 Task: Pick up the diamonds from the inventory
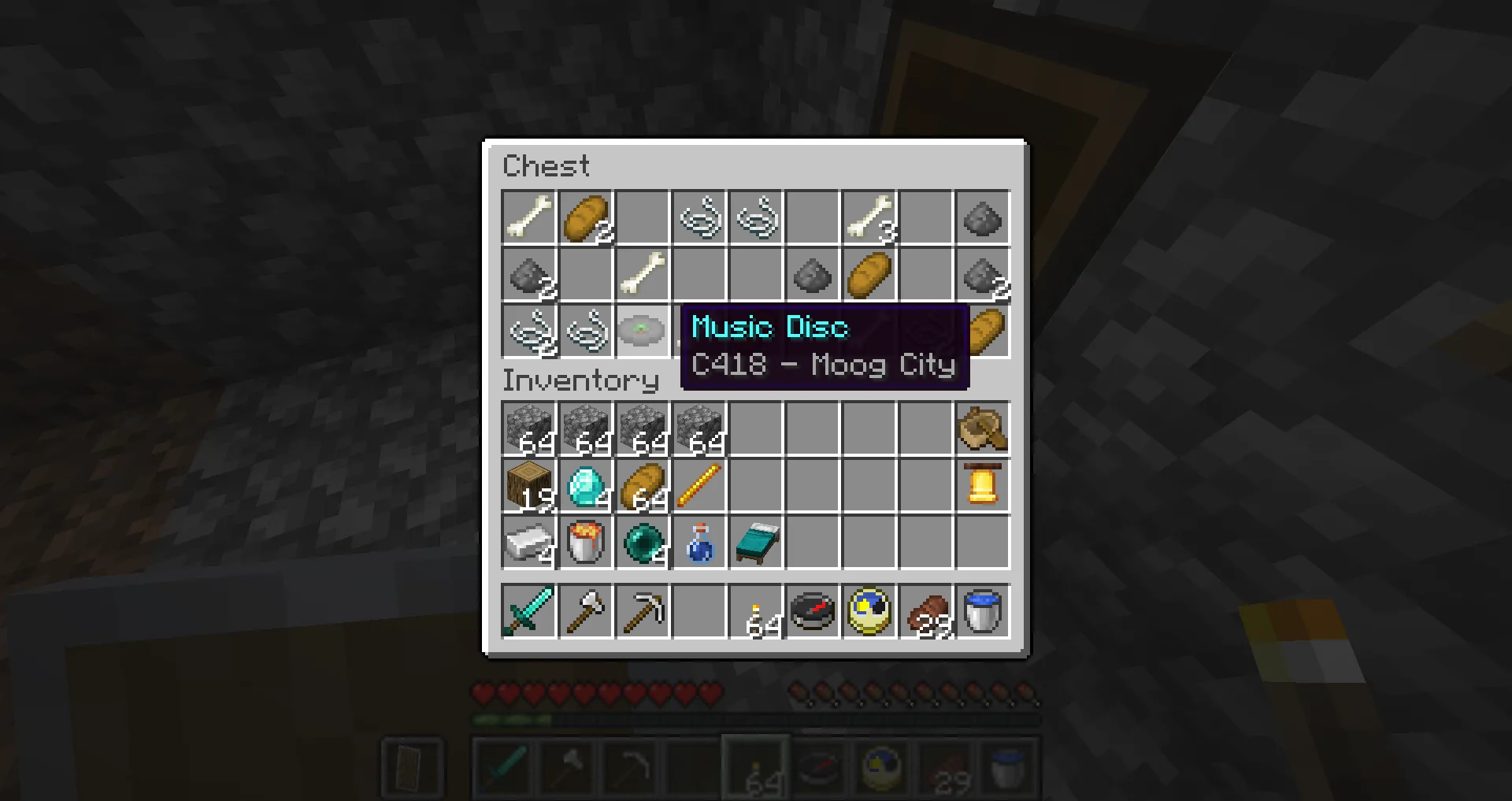pos(585,486)
